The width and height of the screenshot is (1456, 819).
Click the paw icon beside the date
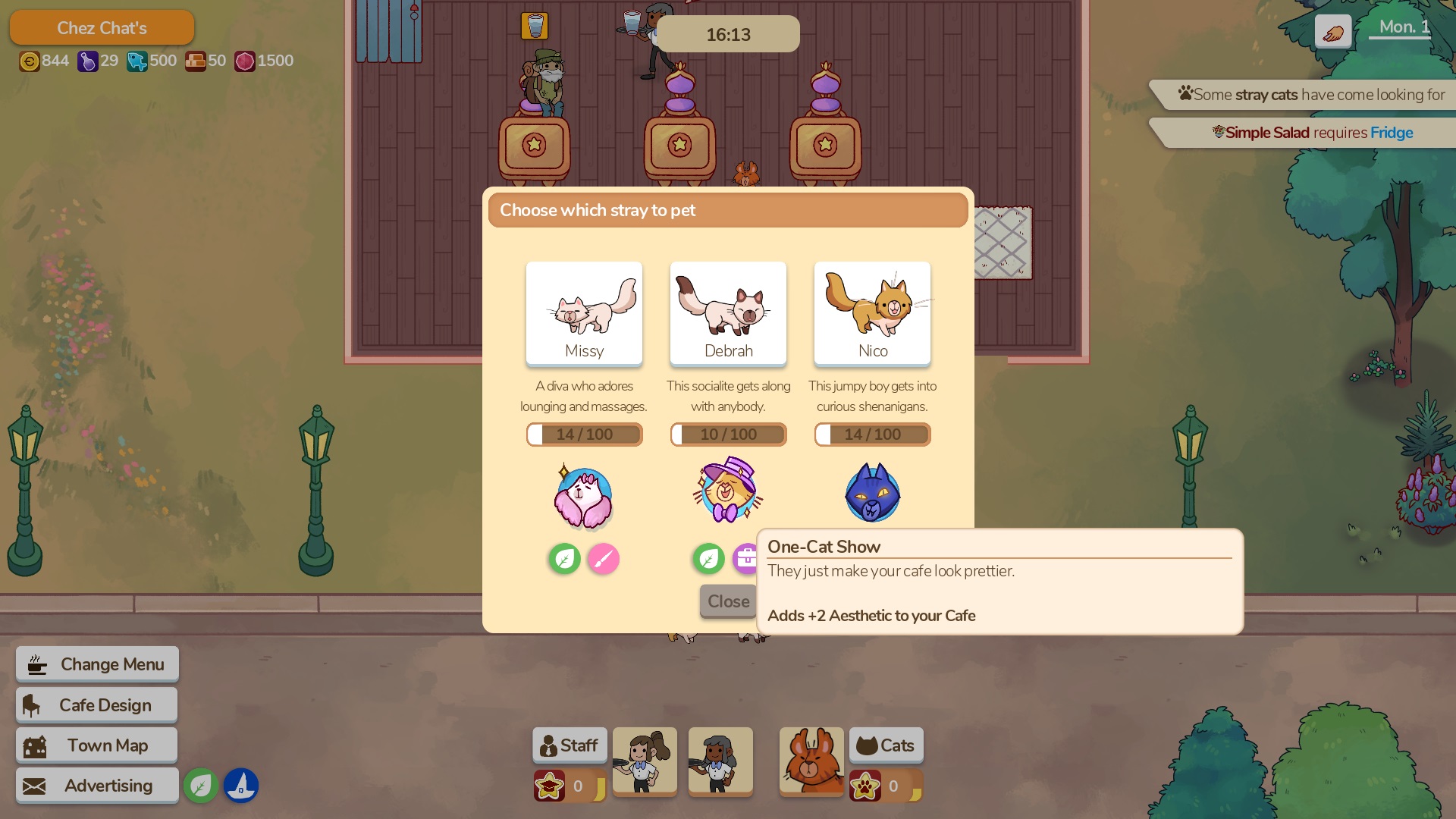point(1332,31)
